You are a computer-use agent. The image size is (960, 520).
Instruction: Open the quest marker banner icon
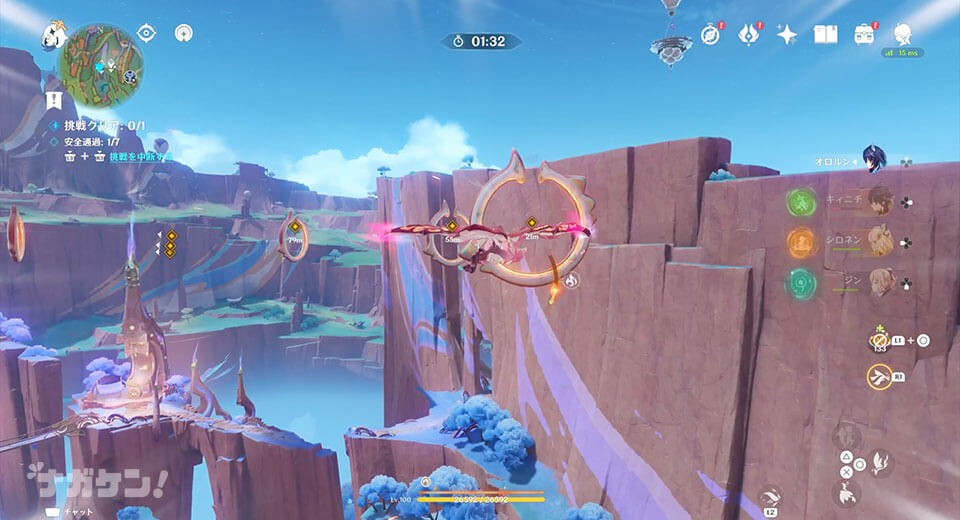coord(54,100)
